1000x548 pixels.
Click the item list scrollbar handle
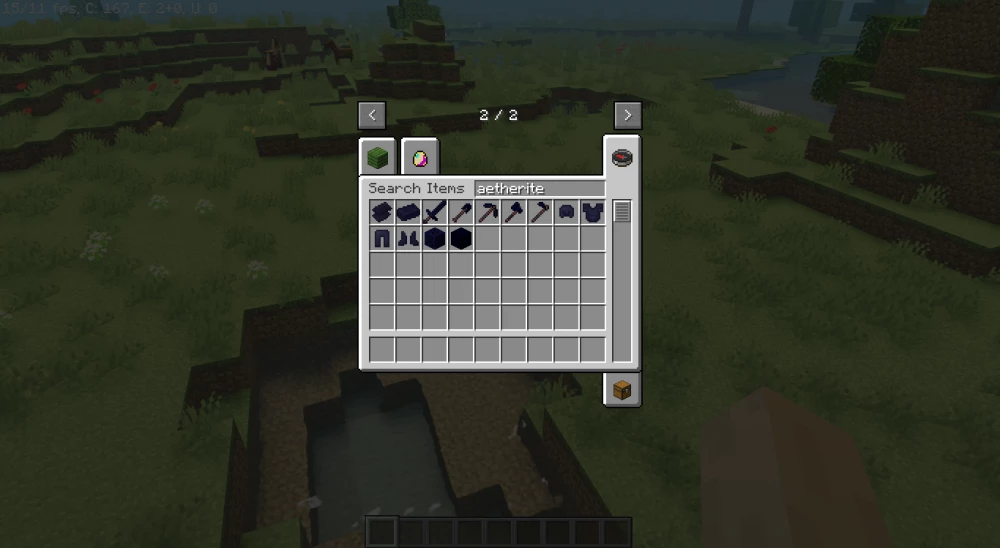(x=621, y=212)
